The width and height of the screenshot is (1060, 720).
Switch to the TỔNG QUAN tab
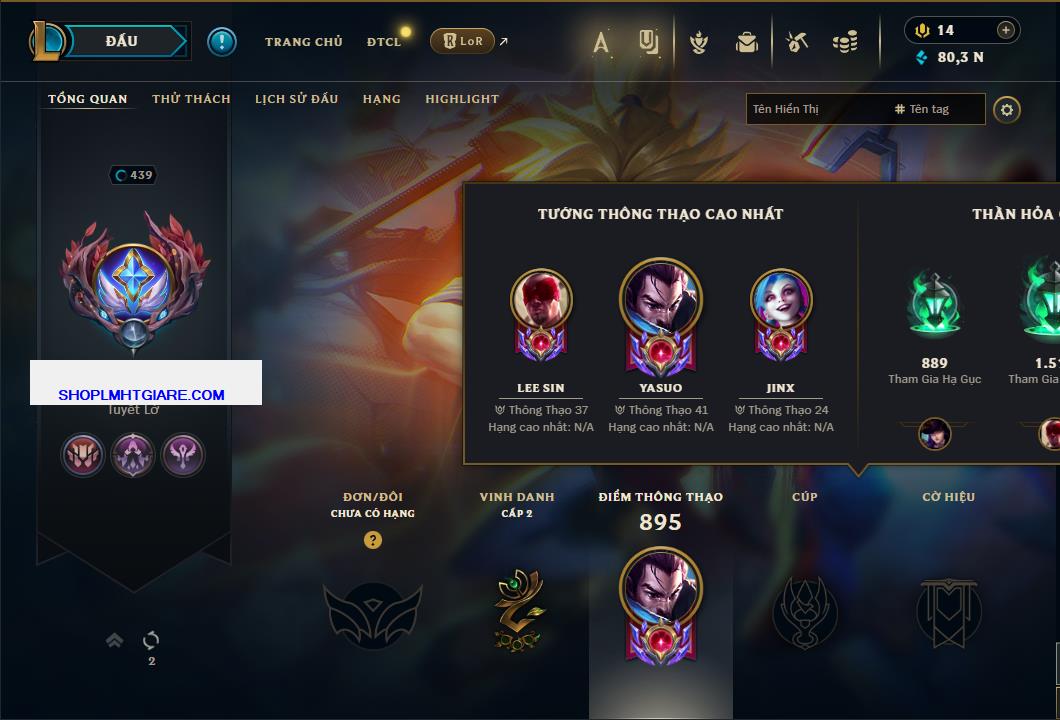(88, 99)
